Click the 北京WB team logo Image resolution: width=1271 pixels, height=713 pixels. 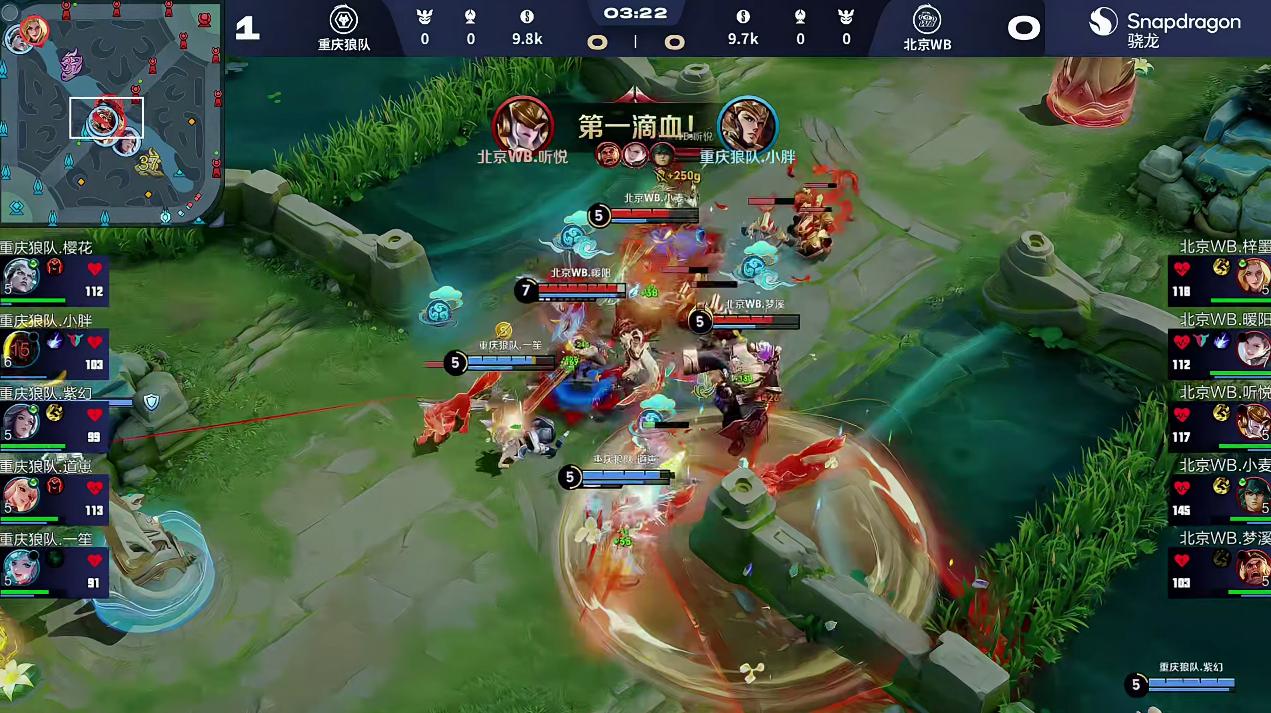[927, 20]
